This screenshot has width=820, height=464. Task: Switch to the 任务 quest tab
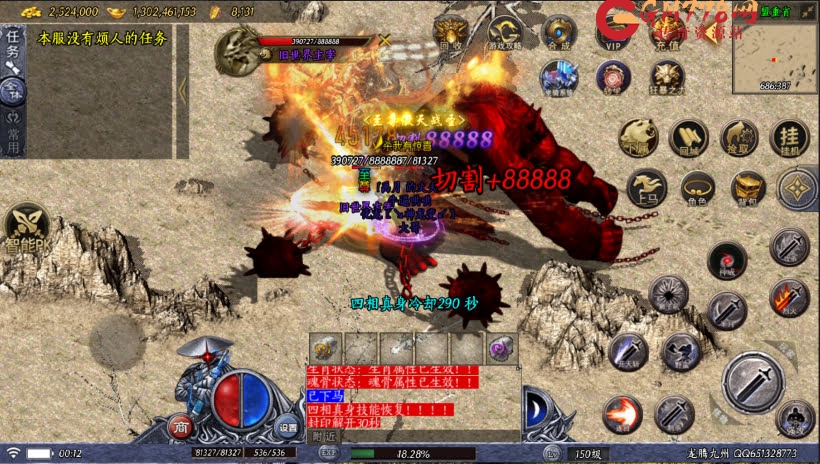(13, 45)
